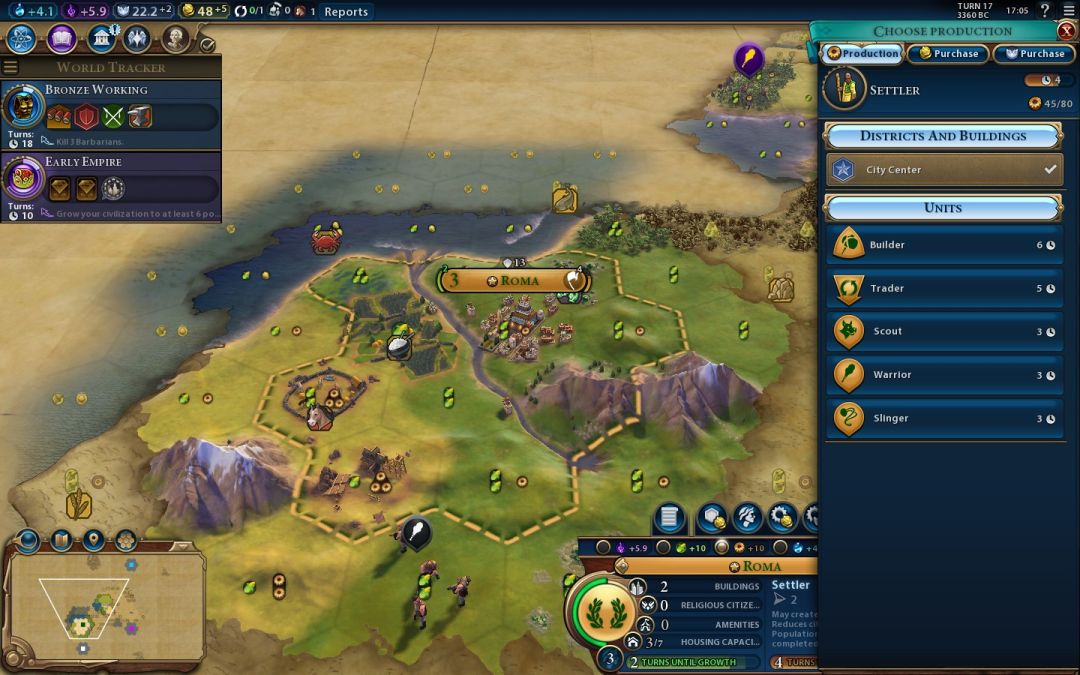Switch to the gold Purchase tab
Viewport: 1080px width, 675px height.
tap(948, 54)
